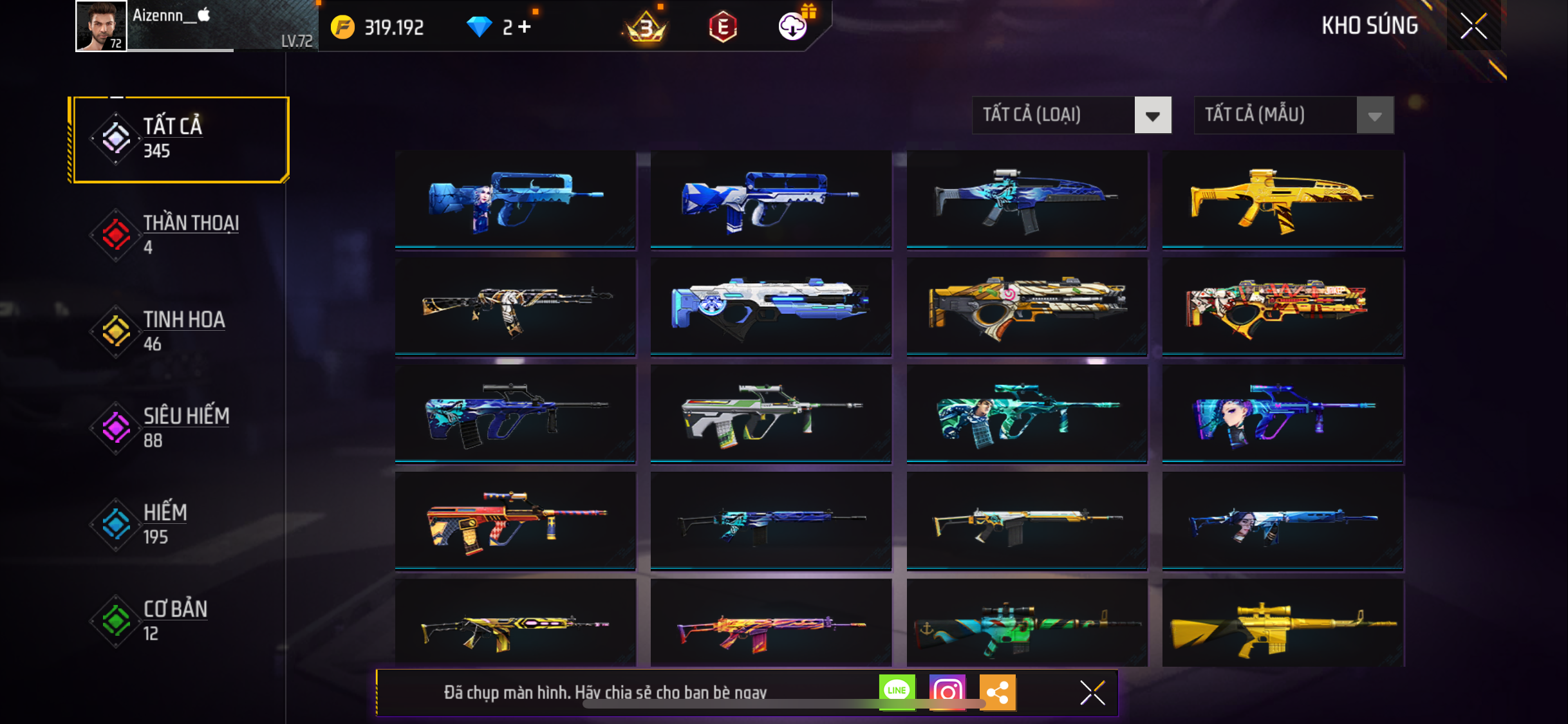Dismiss the screenshot share banner
This screenshot has height=724, width=1568.
(1092, 692)
